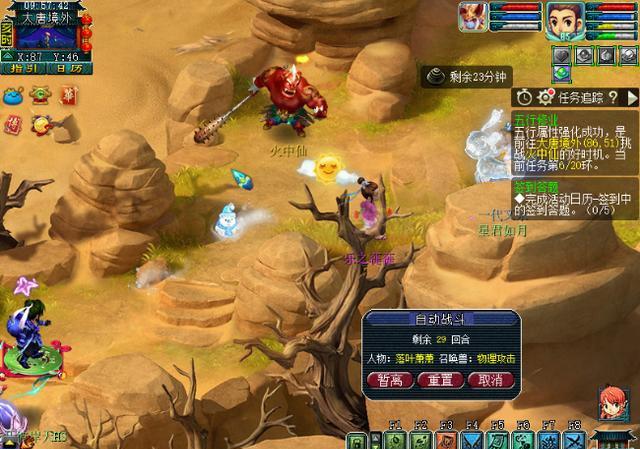
Task: Click the green orb buff icon
Action: pos(562,74)
